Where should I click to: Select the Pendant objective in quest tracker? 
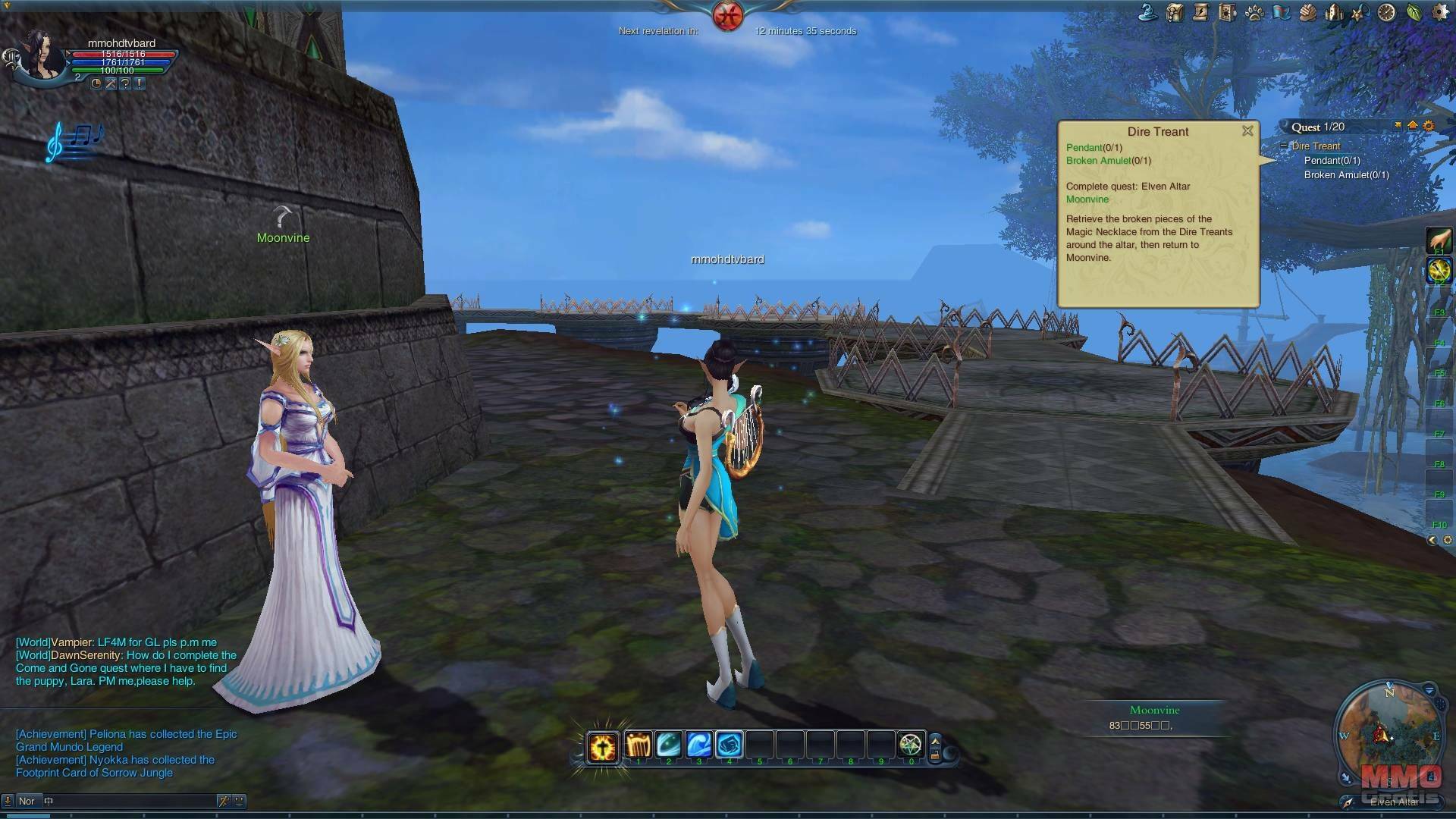pyautogui.click(x=1332, y=160)
